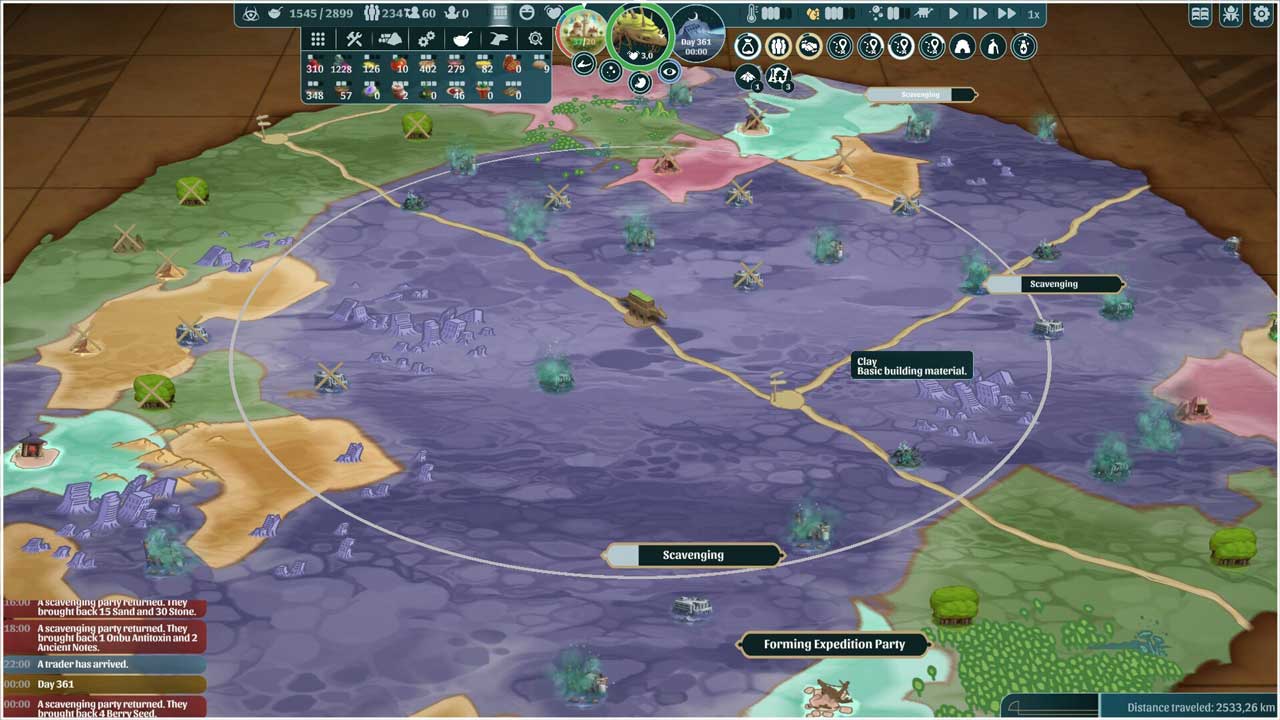
Task: Select the tools resource category tab
Action: coord(354,39)
